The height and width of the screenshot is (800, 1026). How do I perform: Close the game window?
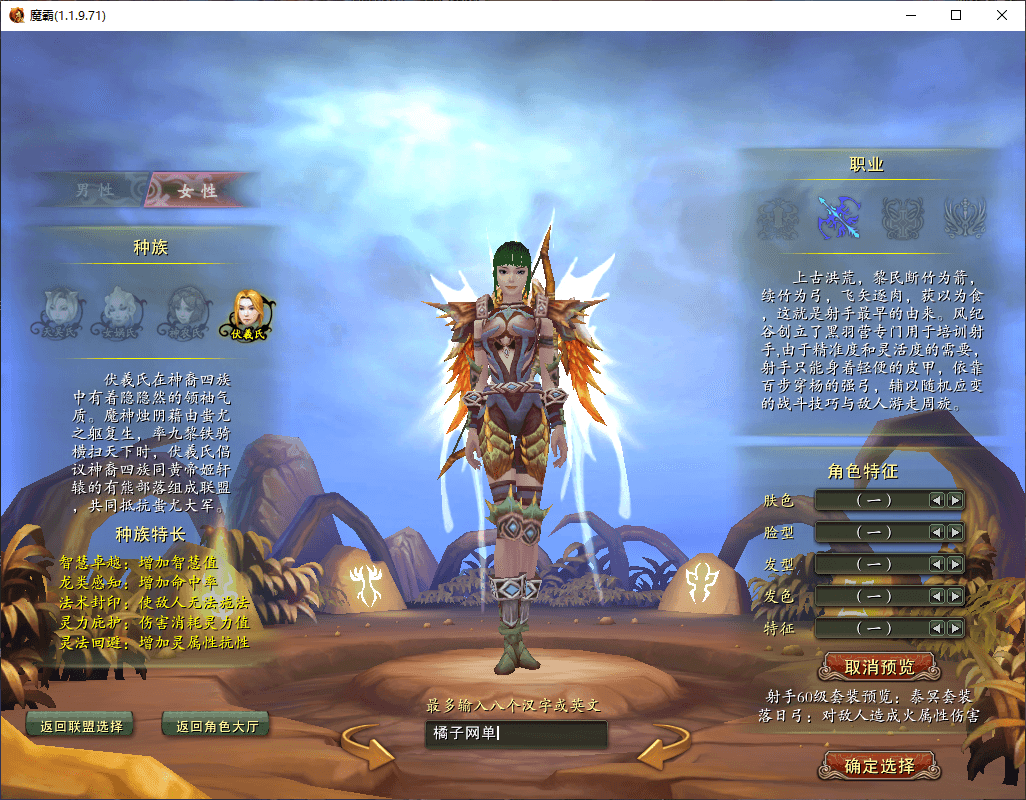[1002, 15]
